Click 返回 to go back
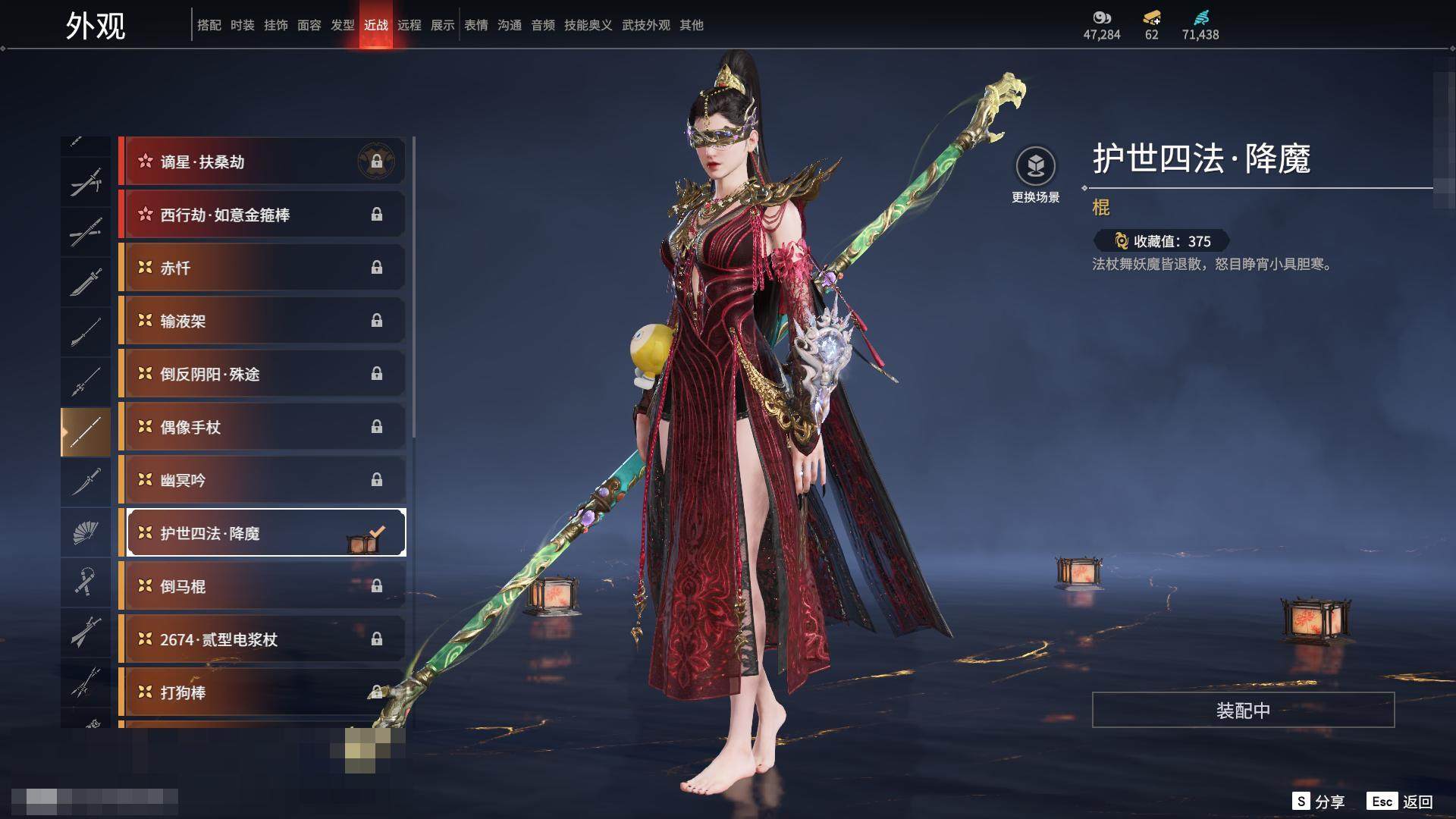The height and width of the screenshot is (819, 1456). tap(1400, 802)
